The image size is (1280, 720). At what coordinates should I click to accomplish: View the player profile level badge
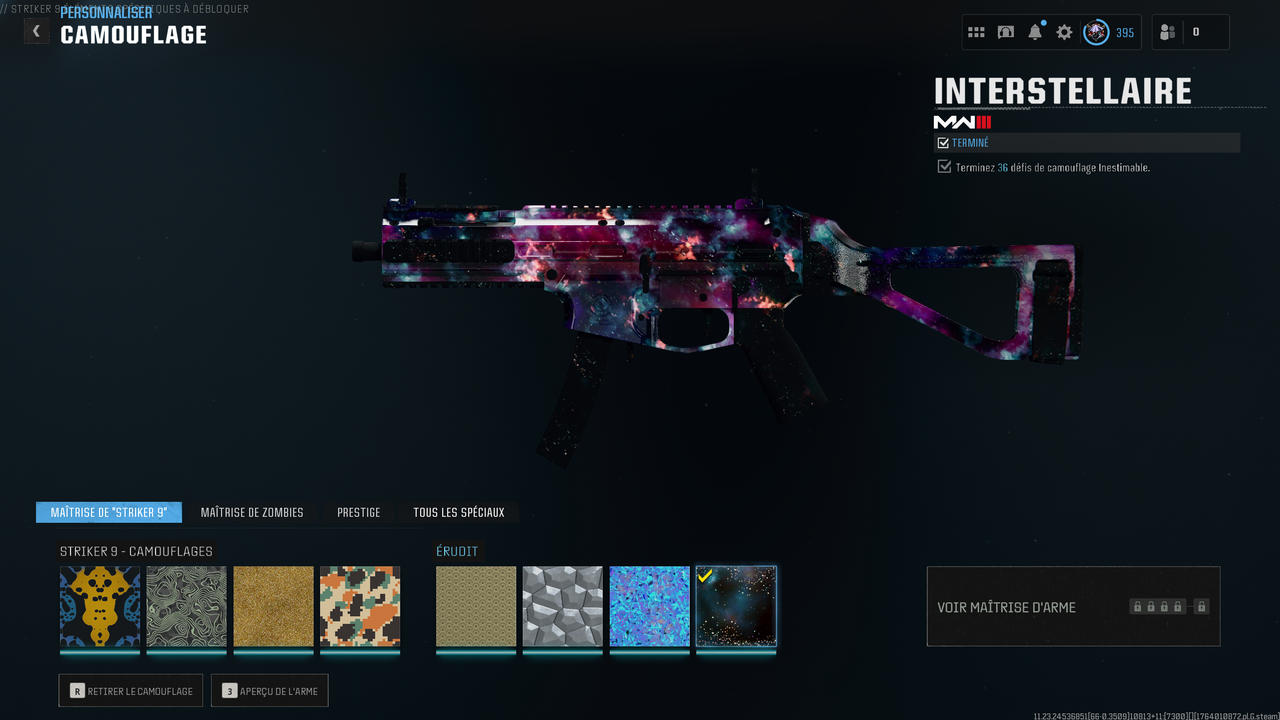[x=1097, y=32]
